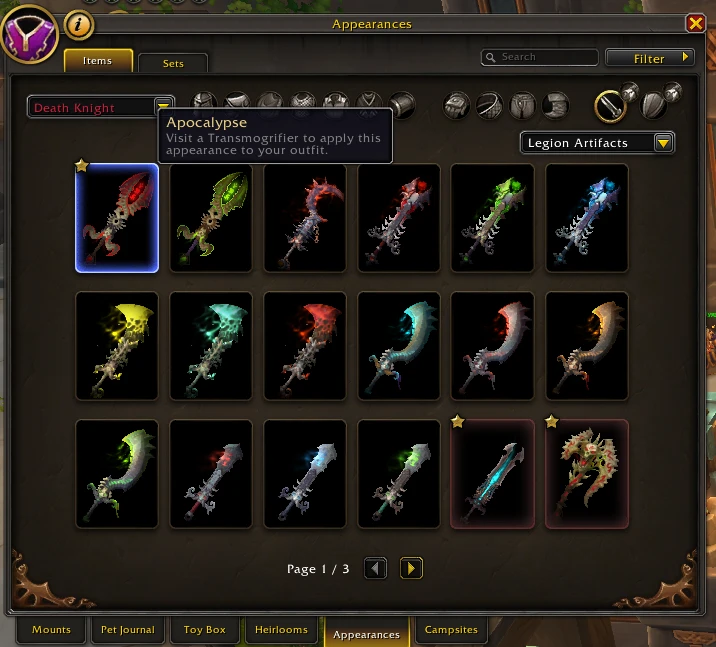Close the Appearances window

(x=695, y=24)
